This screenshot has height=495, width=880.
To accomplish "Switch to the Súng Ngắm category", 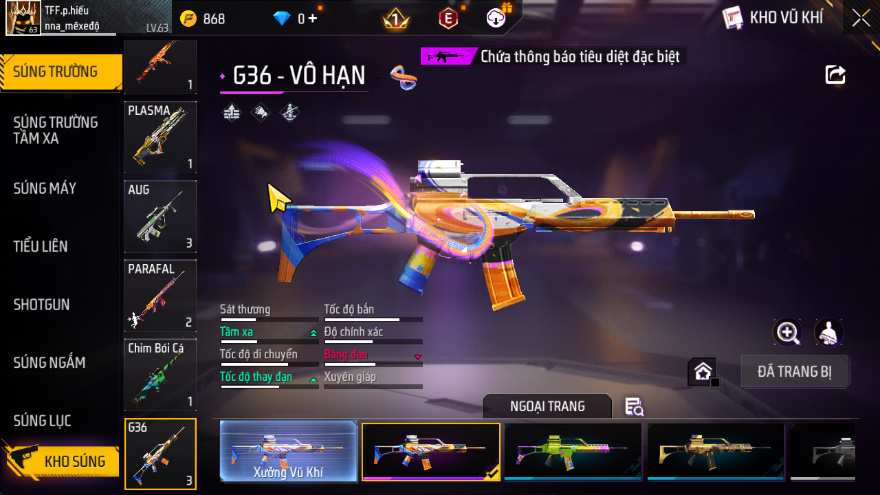I will 50,362.
